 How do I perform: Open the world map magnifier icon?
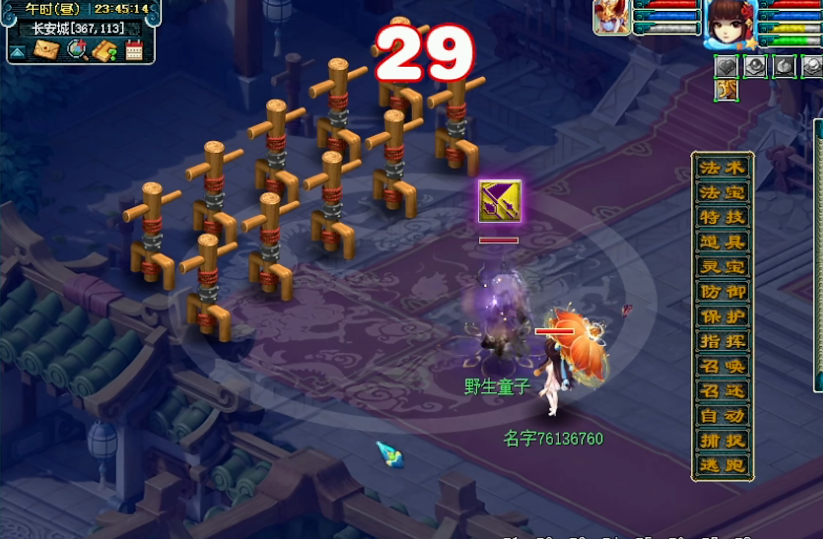[x=77, y=49]
